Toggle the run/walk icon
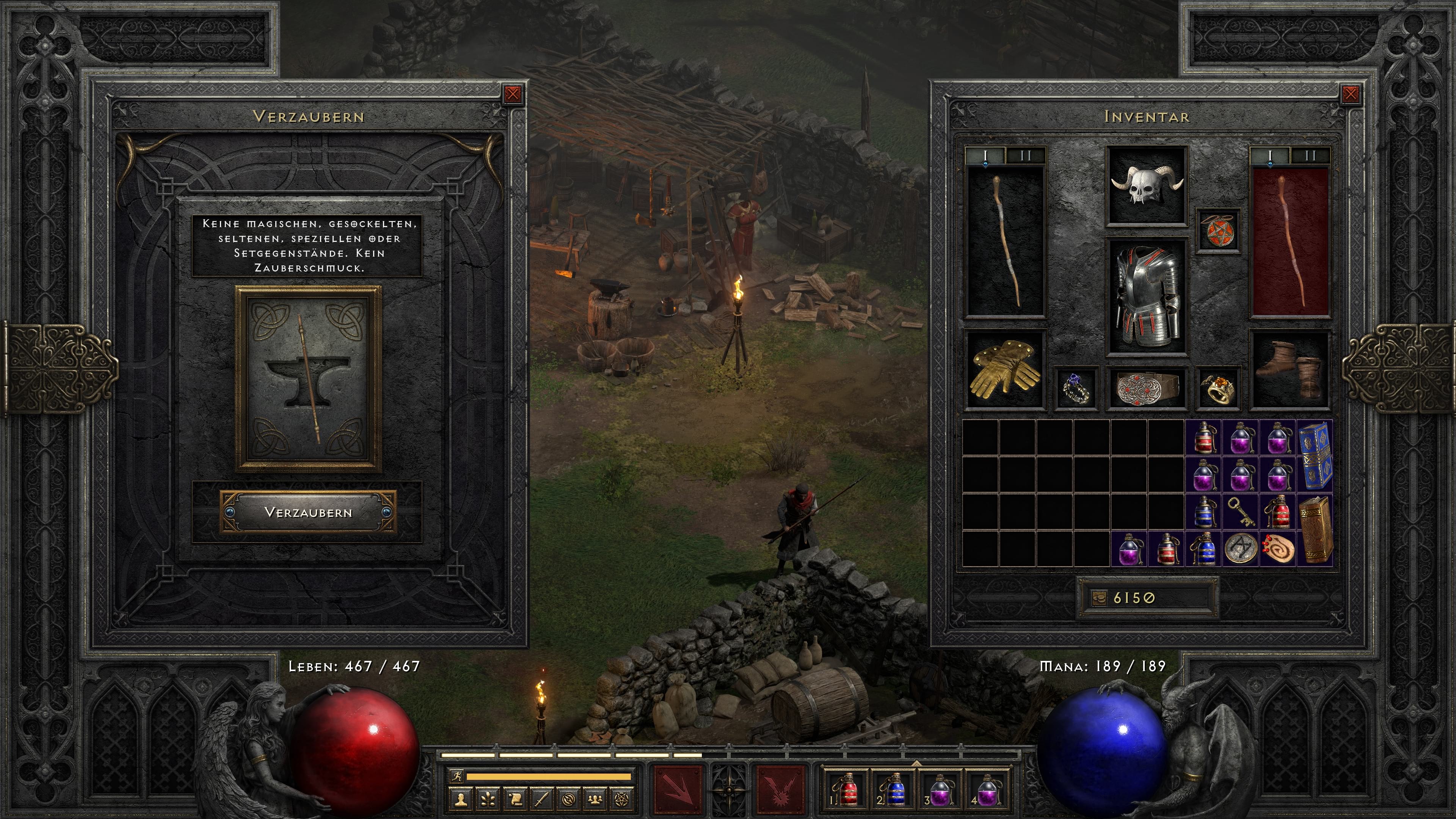The width and height of the screenshot is (1456, 819). [457, 776]
